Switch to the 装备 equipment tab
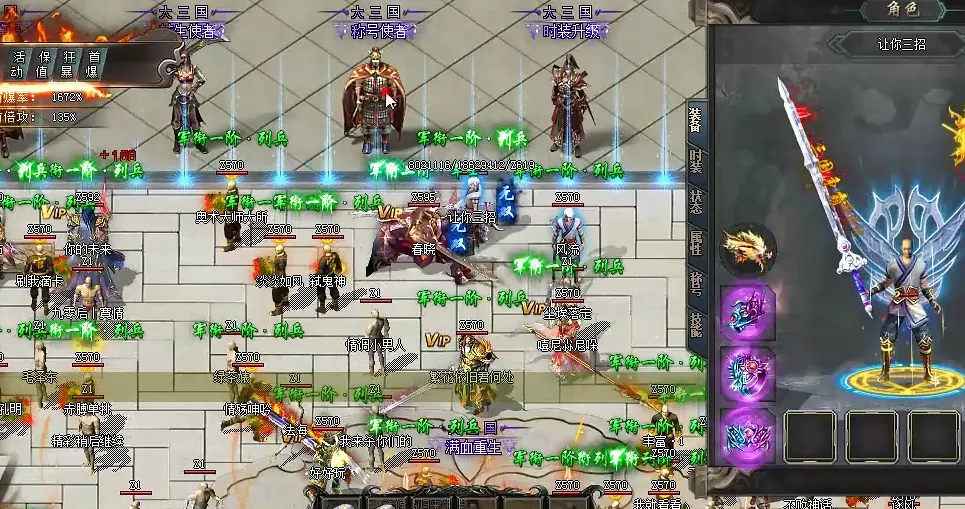The image size is (965, 509). tap(696, 120)
